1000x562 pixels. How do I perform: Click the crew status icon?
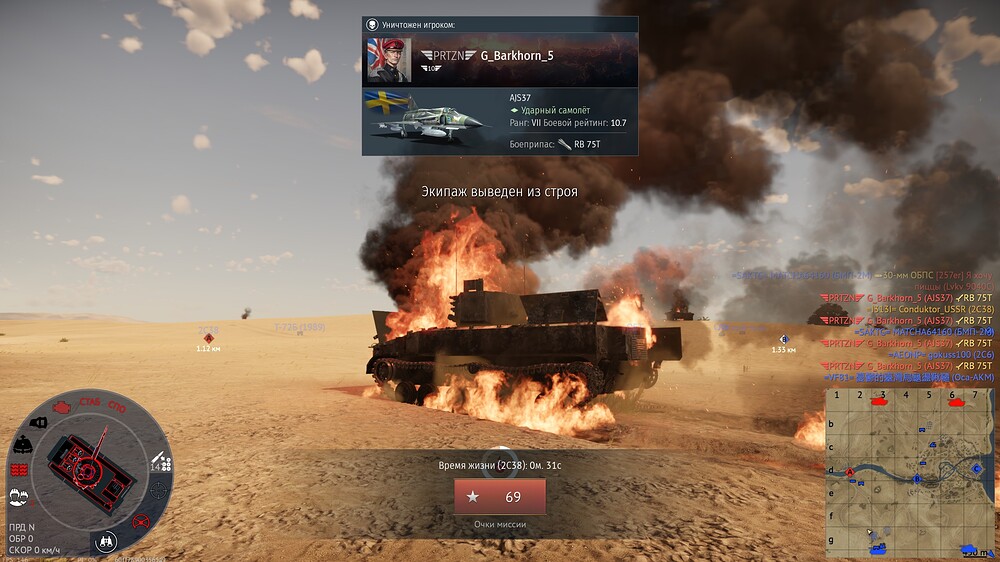point(18,495)
